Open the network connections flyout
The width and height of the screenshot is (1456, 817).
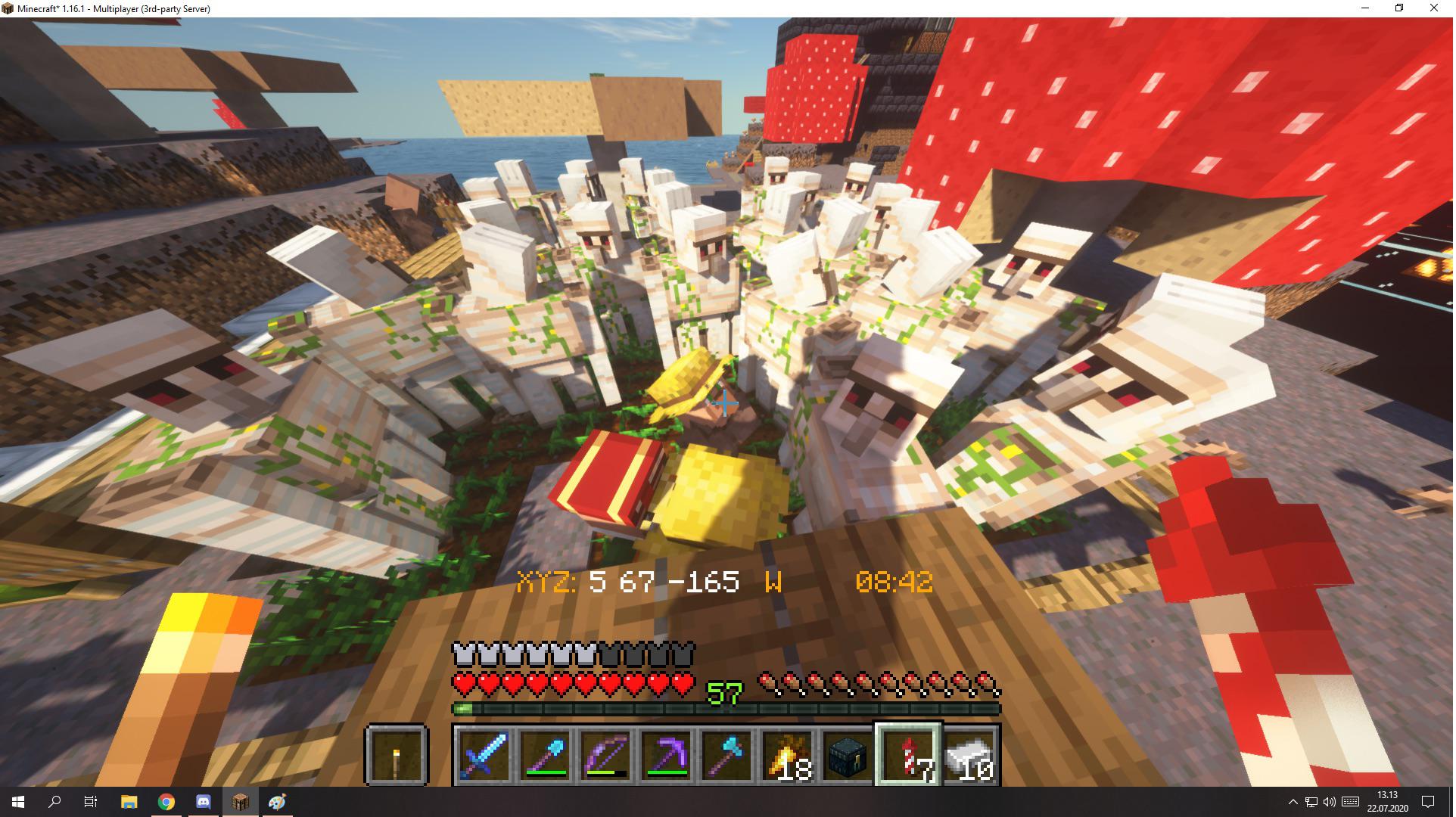click(x=1310, y=803)
